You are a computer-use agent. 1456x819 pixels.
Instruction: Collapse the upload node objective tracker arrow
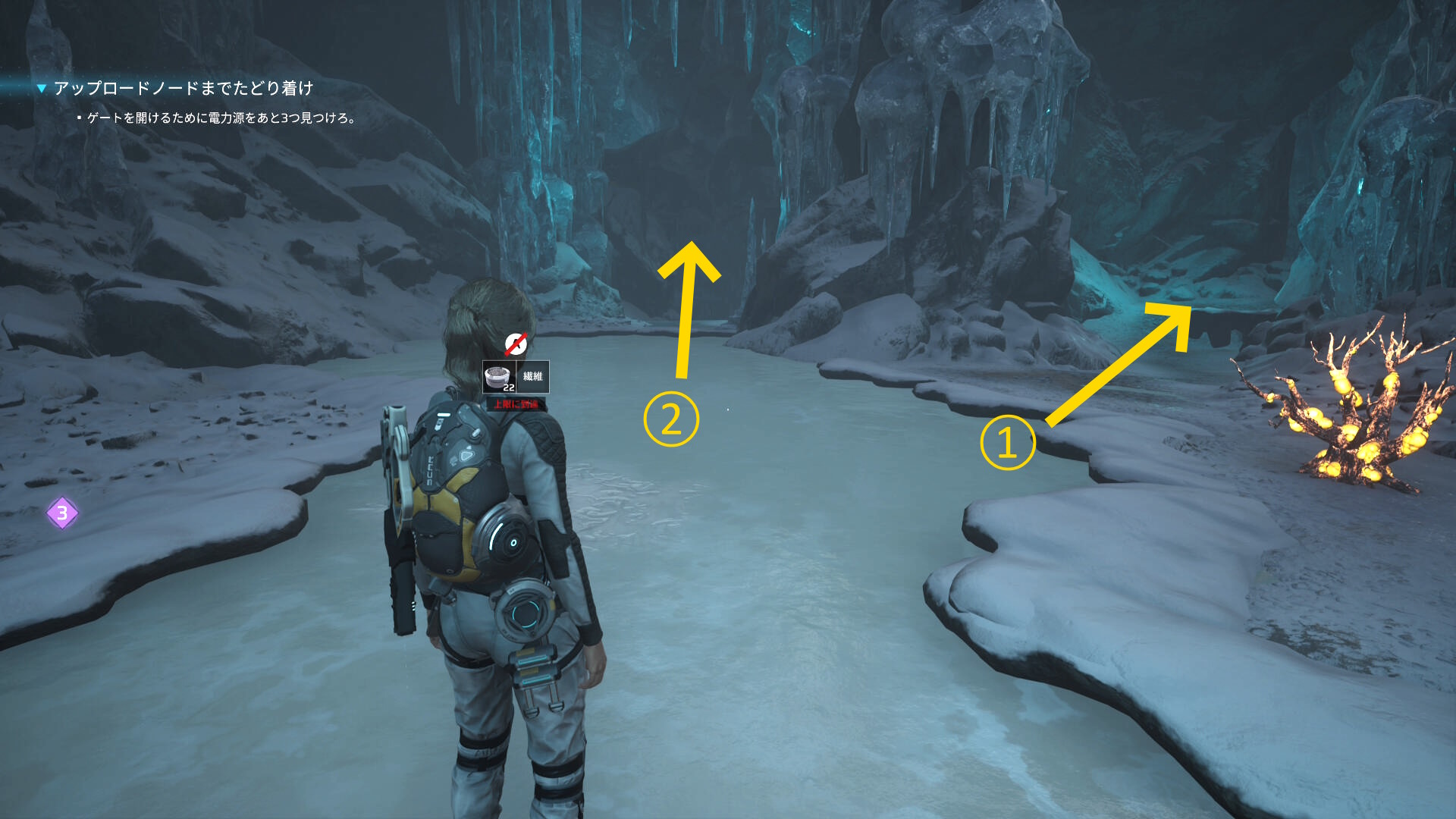tap(42, 89)
